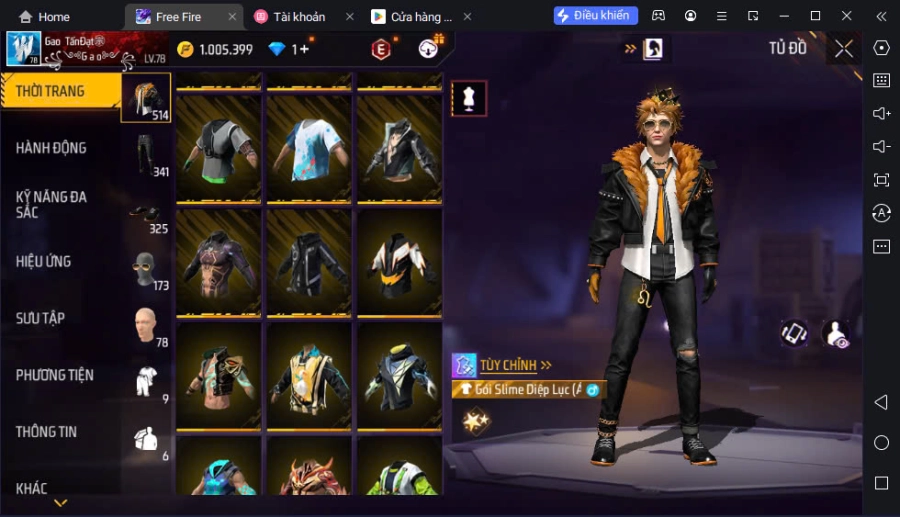Close the wardrobe with the X button
Viewport: 900px width, 517px height.
pos(844,49)
